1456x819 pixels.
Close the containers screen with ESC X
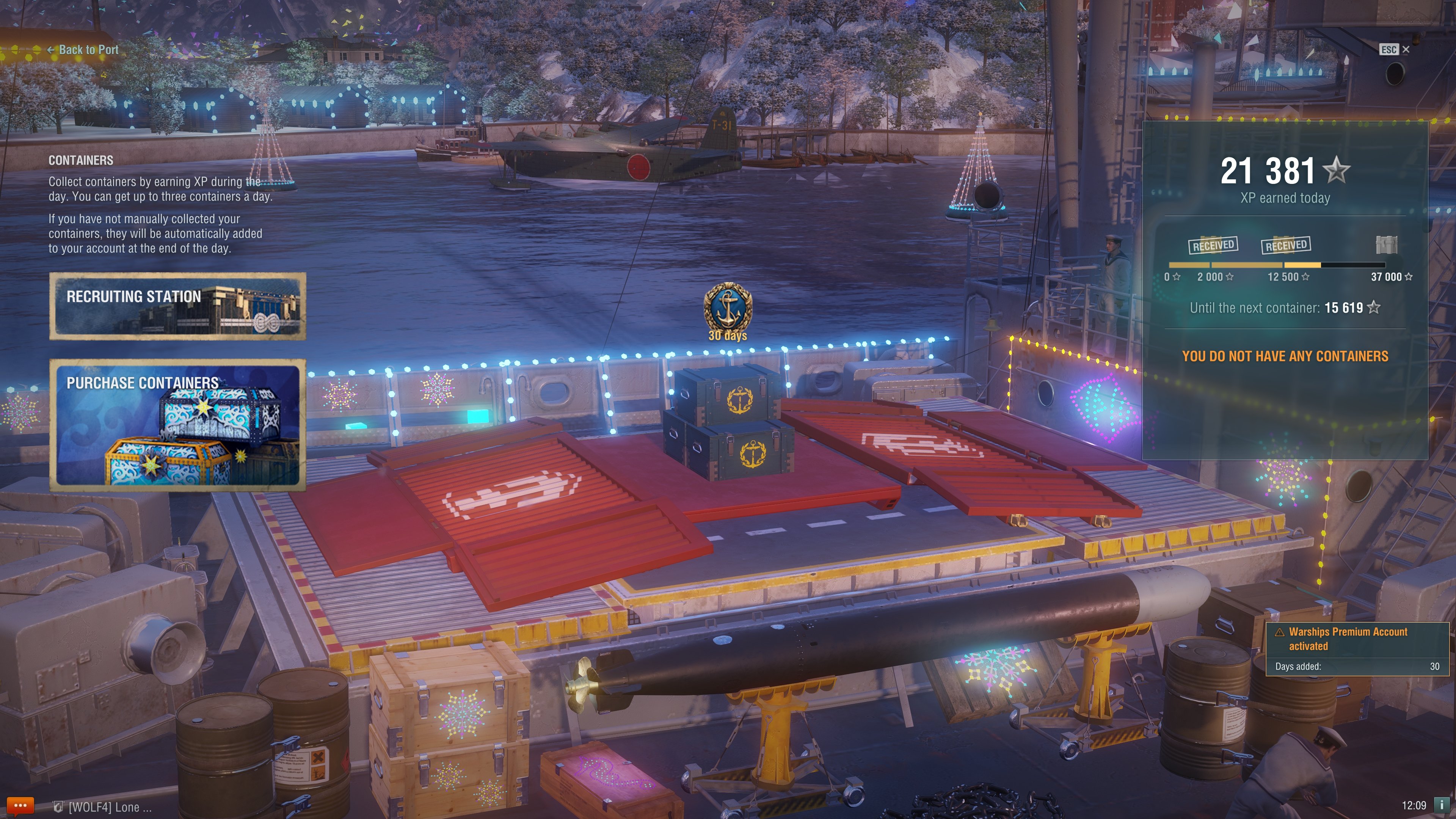[1395, 50]
